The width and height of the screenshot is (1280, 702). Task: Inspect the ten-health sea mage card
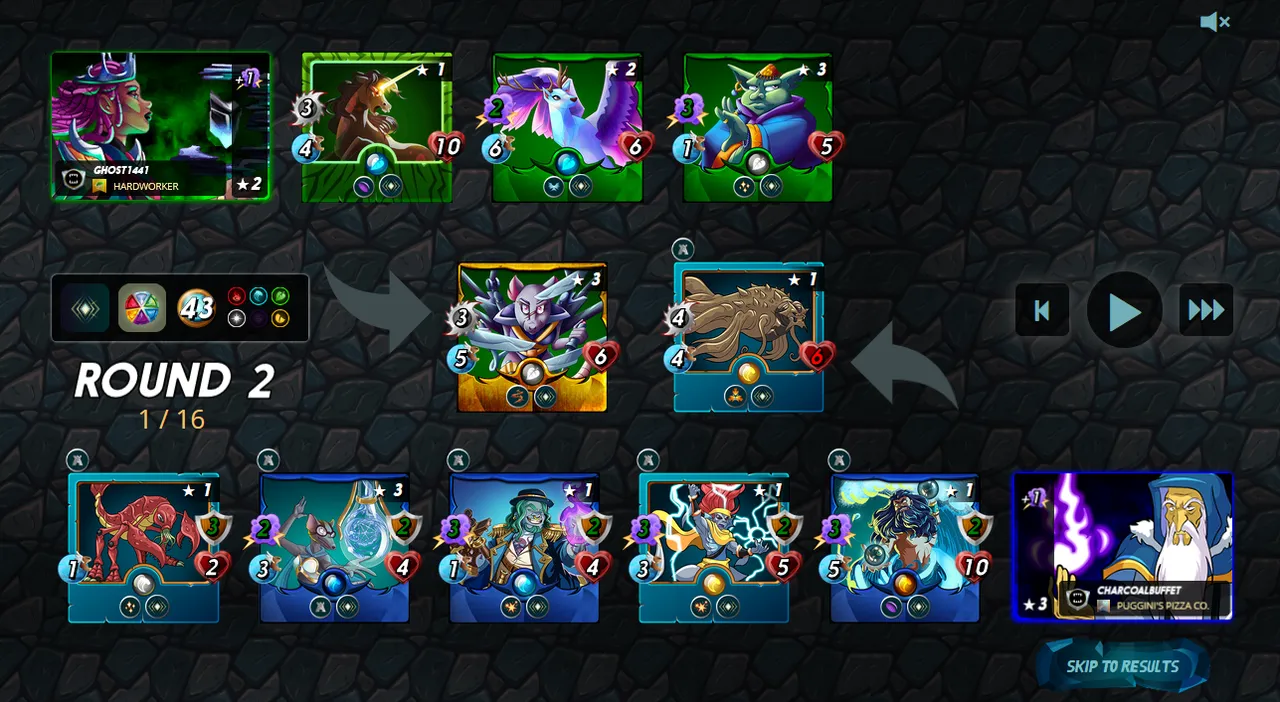(x=905, y=547)
